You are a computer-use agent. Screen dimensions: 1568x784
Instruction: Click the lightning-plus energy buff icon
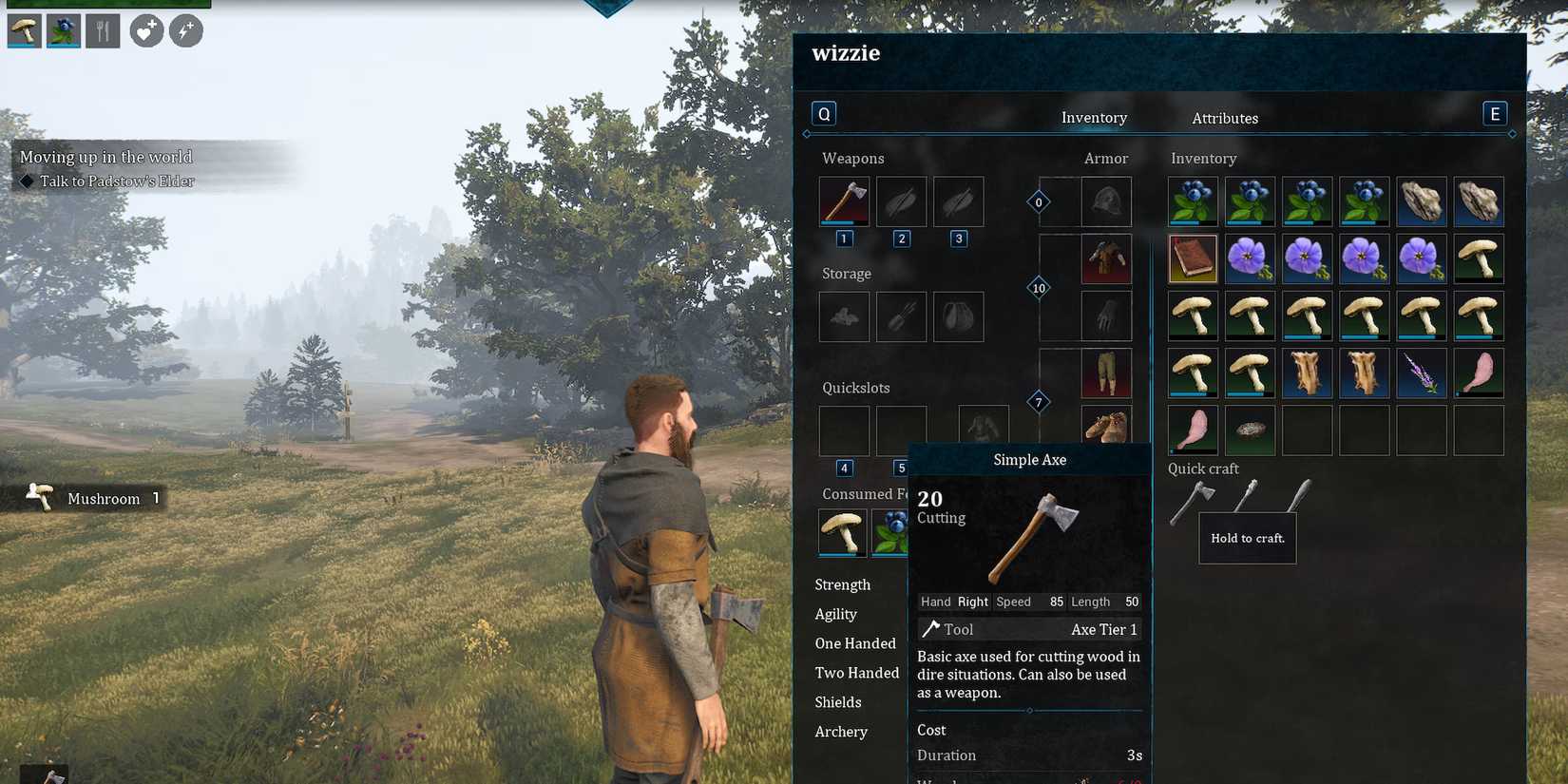[186, 30]
